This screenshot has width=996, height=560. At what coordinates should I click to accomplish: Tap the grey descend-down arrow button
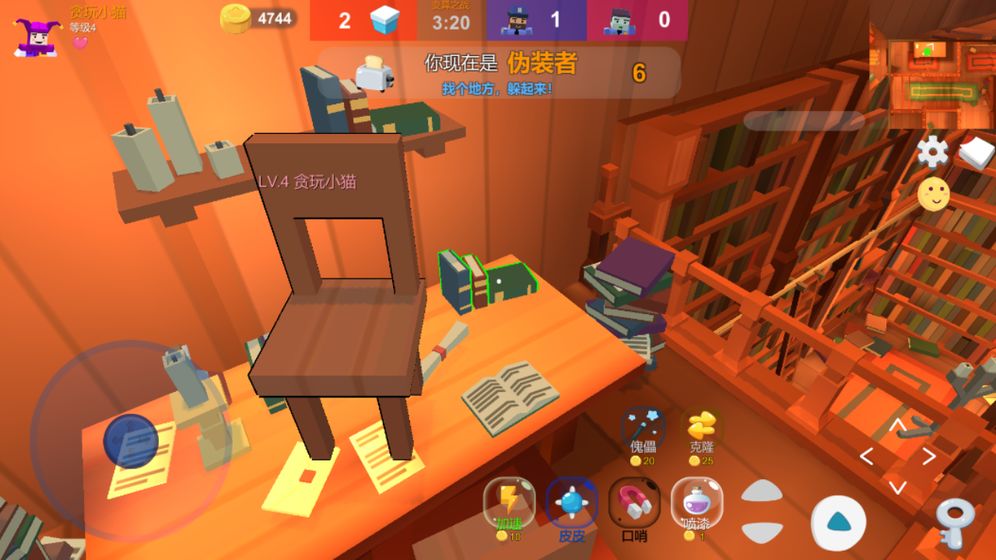(763, 531)
